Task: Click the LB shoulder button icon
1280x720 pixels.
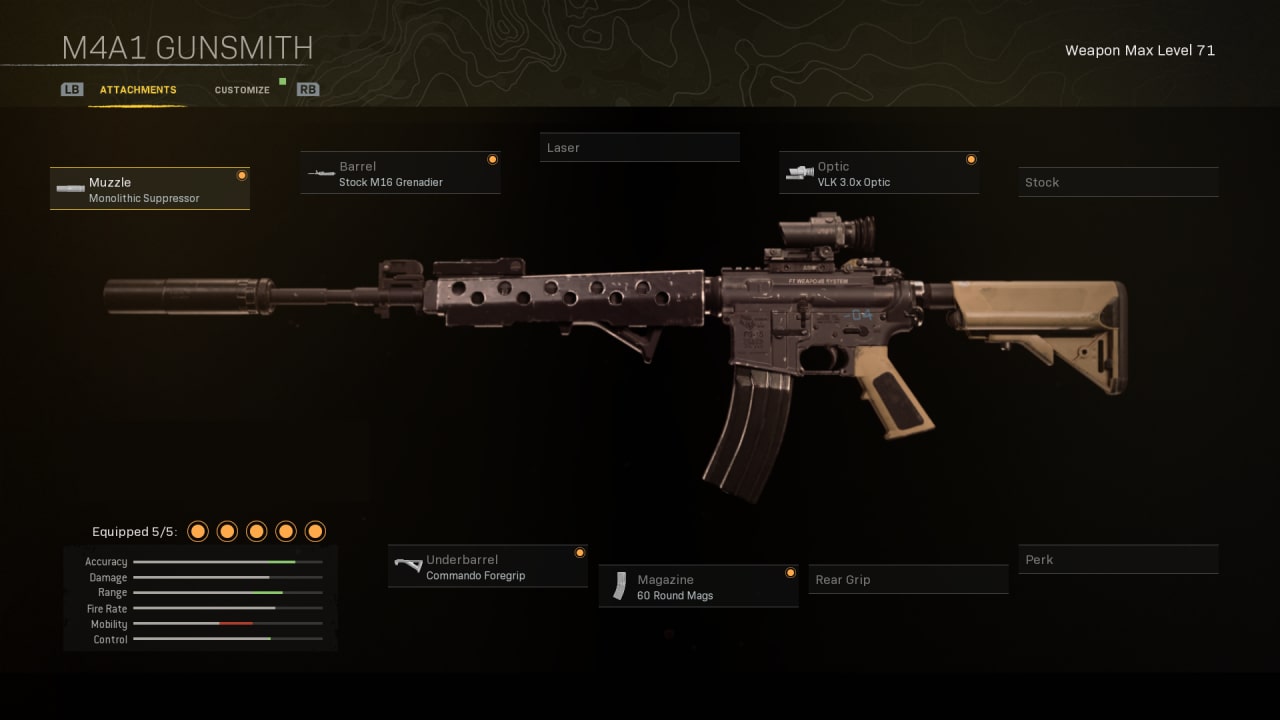Action: 71,89
